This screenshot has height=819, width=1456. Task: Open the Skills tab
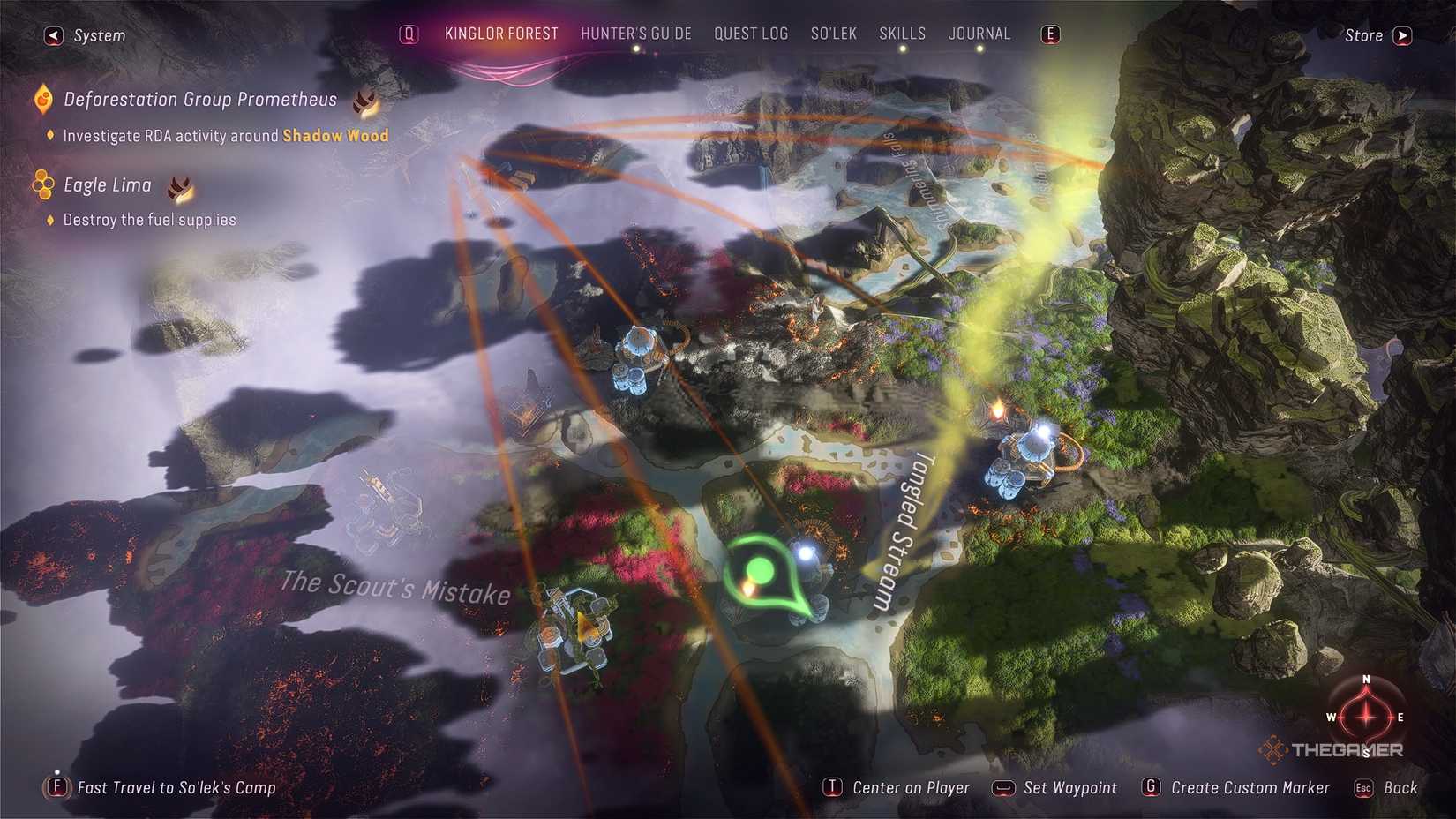coord(902,34)
